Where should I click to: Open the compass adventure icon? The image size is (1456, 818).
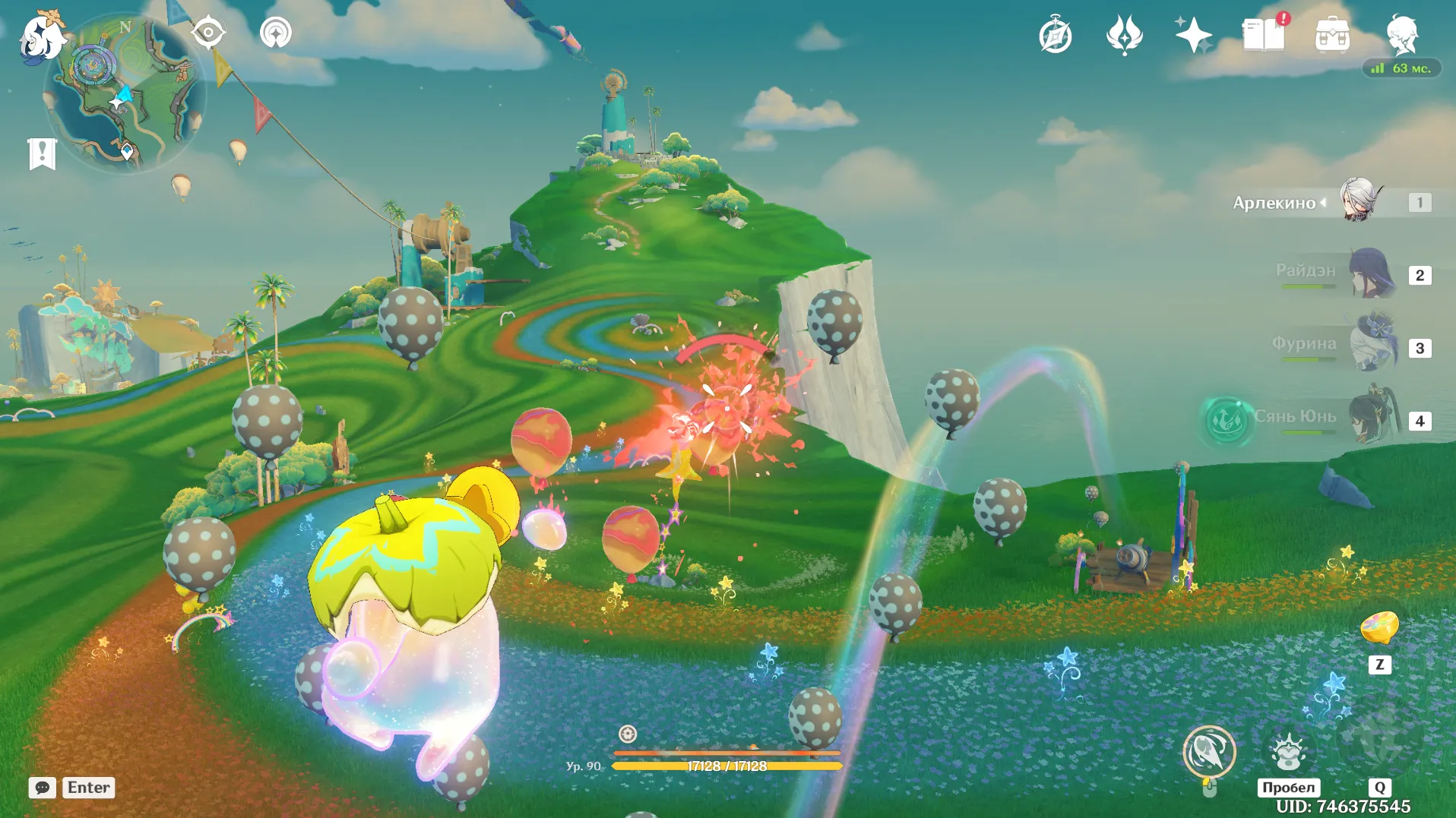point(1056,36)
